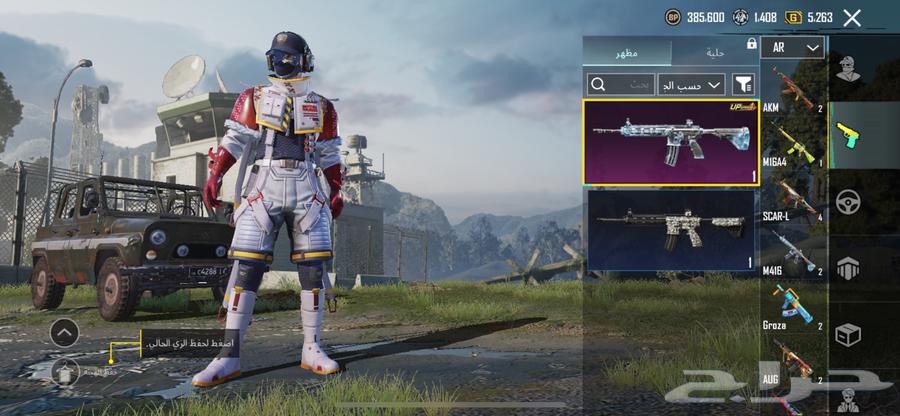This screenshot has height=416, width=900.
Task: Close the inventory screen with the X
Action: coord(852,17)
